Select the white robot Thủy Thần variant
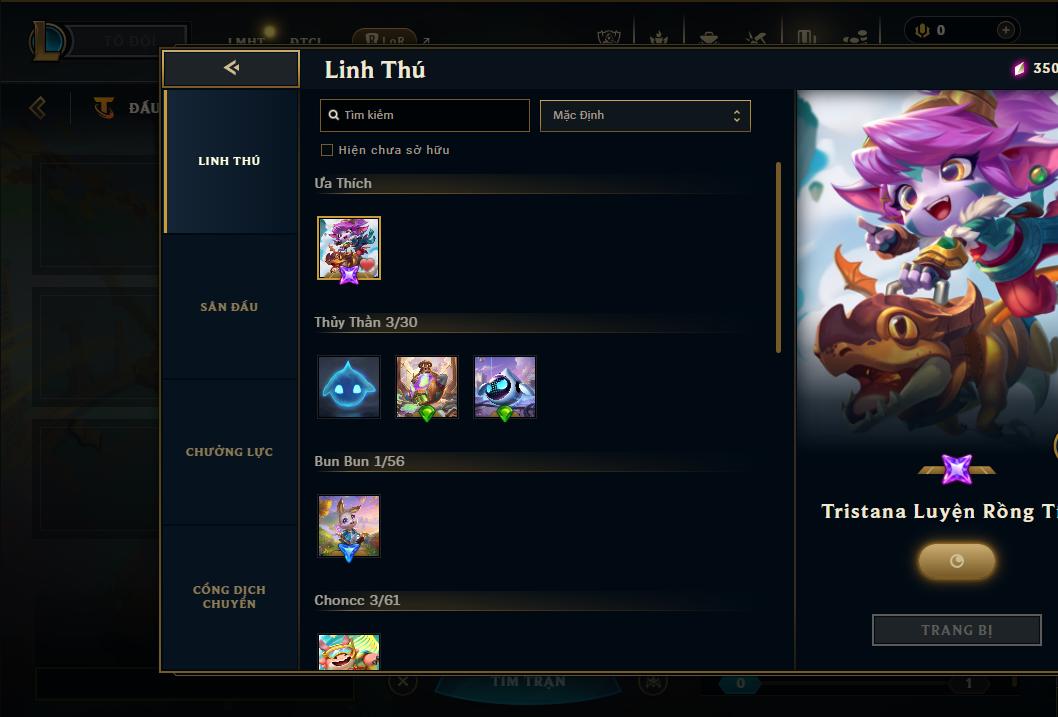The image size is (1058, 717). pos(505,387)
